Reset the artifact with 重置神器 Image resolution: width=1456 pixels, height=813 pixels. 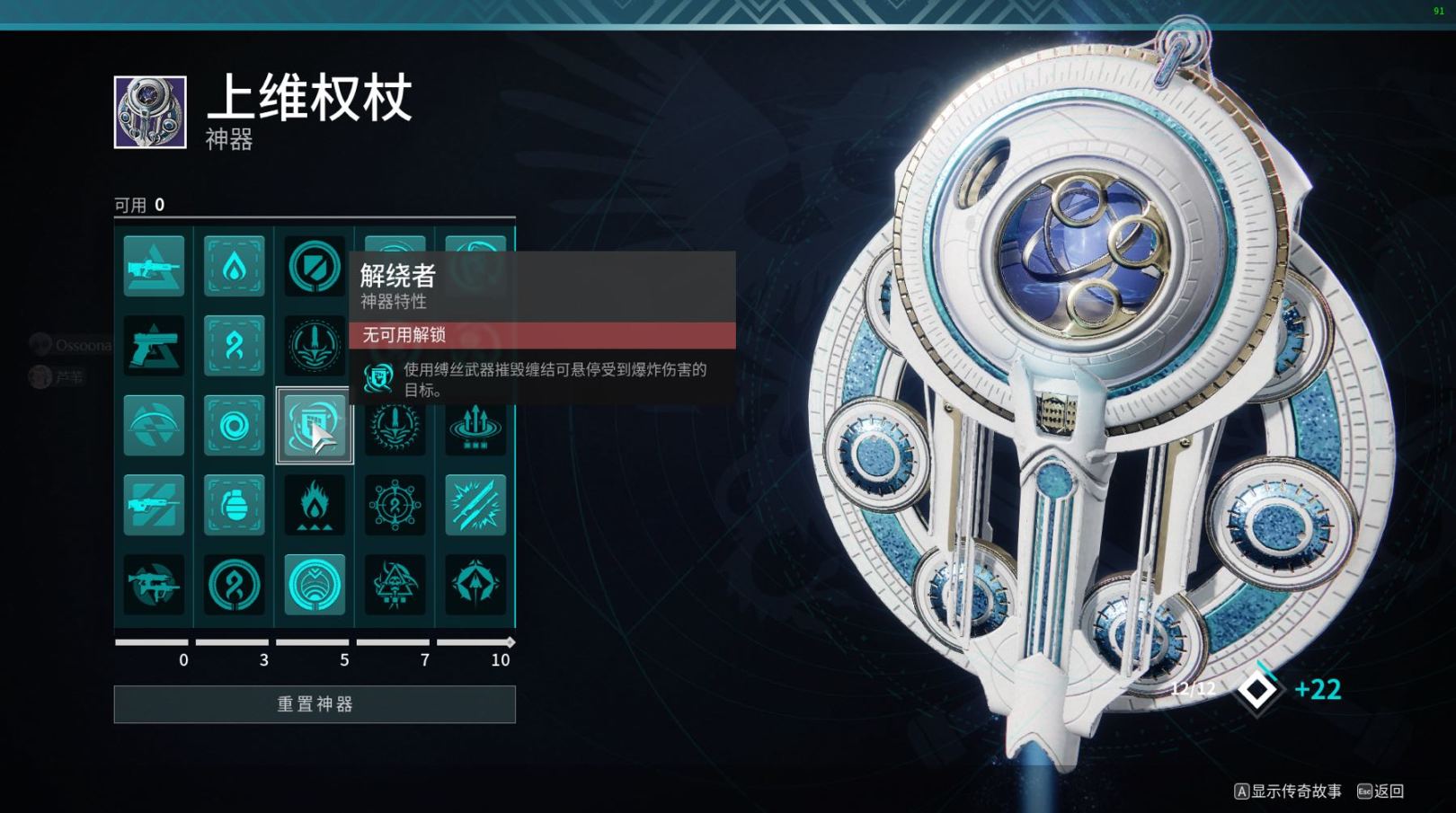pyautogui.click(x=315, y=704)
